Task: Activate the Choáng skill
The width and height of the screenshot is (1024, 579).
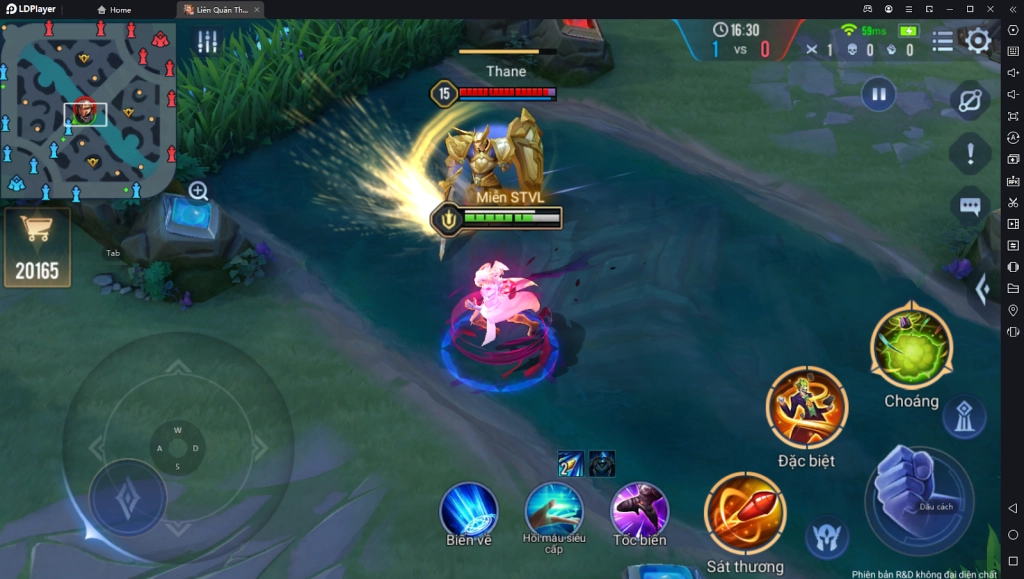Action: (911, 347)
